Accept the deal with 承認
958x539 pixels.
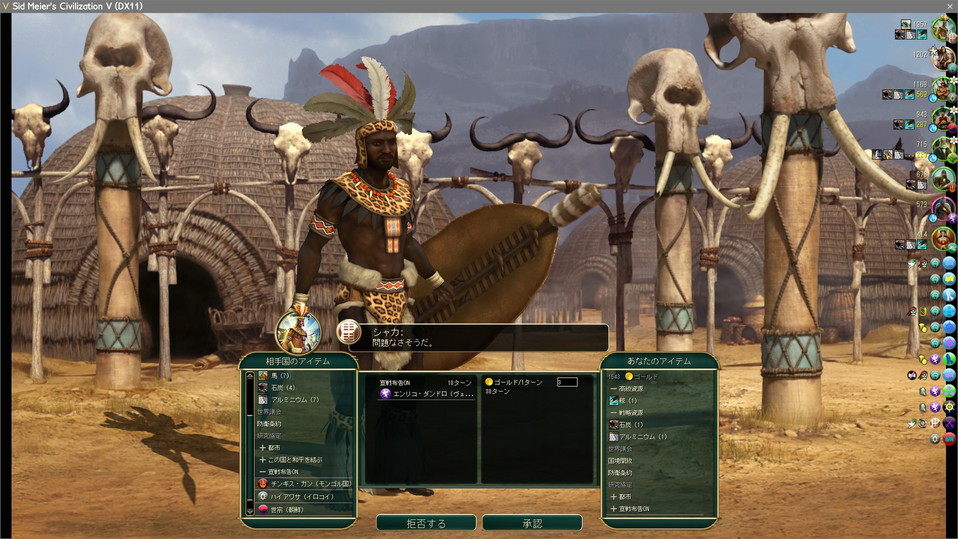531,523
